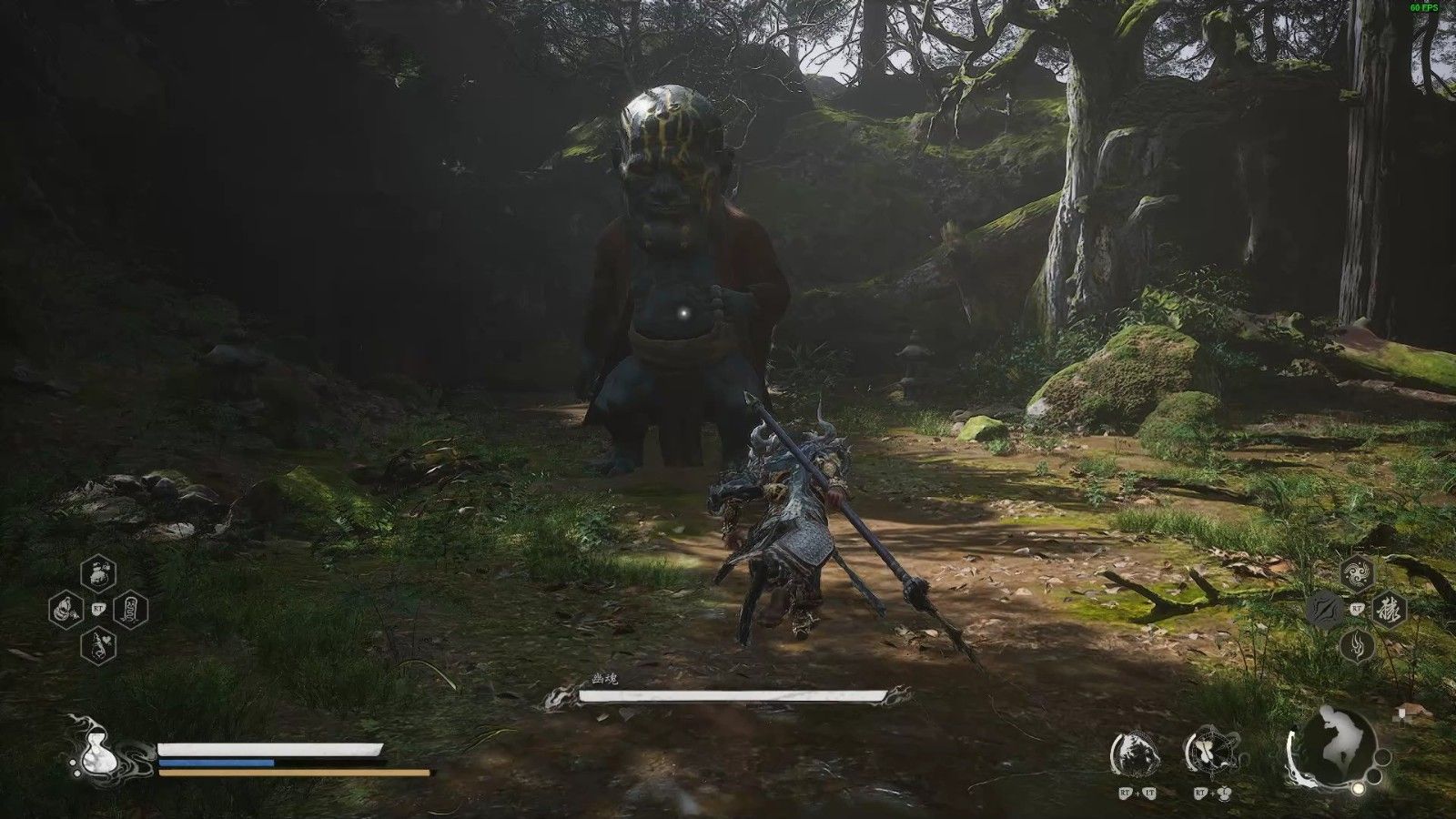The width and height of the screenshot is (1456, 819).
Task: Activate the beast head spirit skill
Action: [1135, 753]
